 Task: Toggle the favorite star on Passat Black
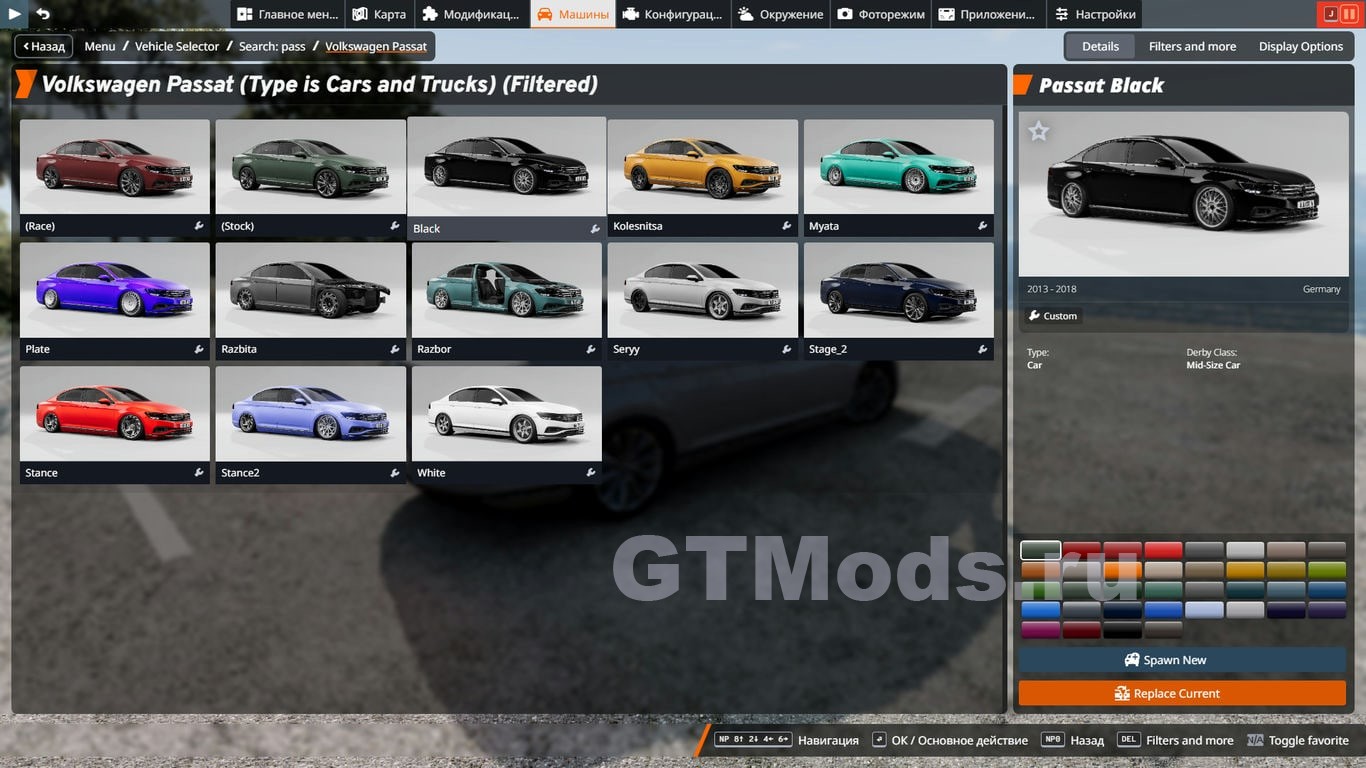[x=1039, y=131]
